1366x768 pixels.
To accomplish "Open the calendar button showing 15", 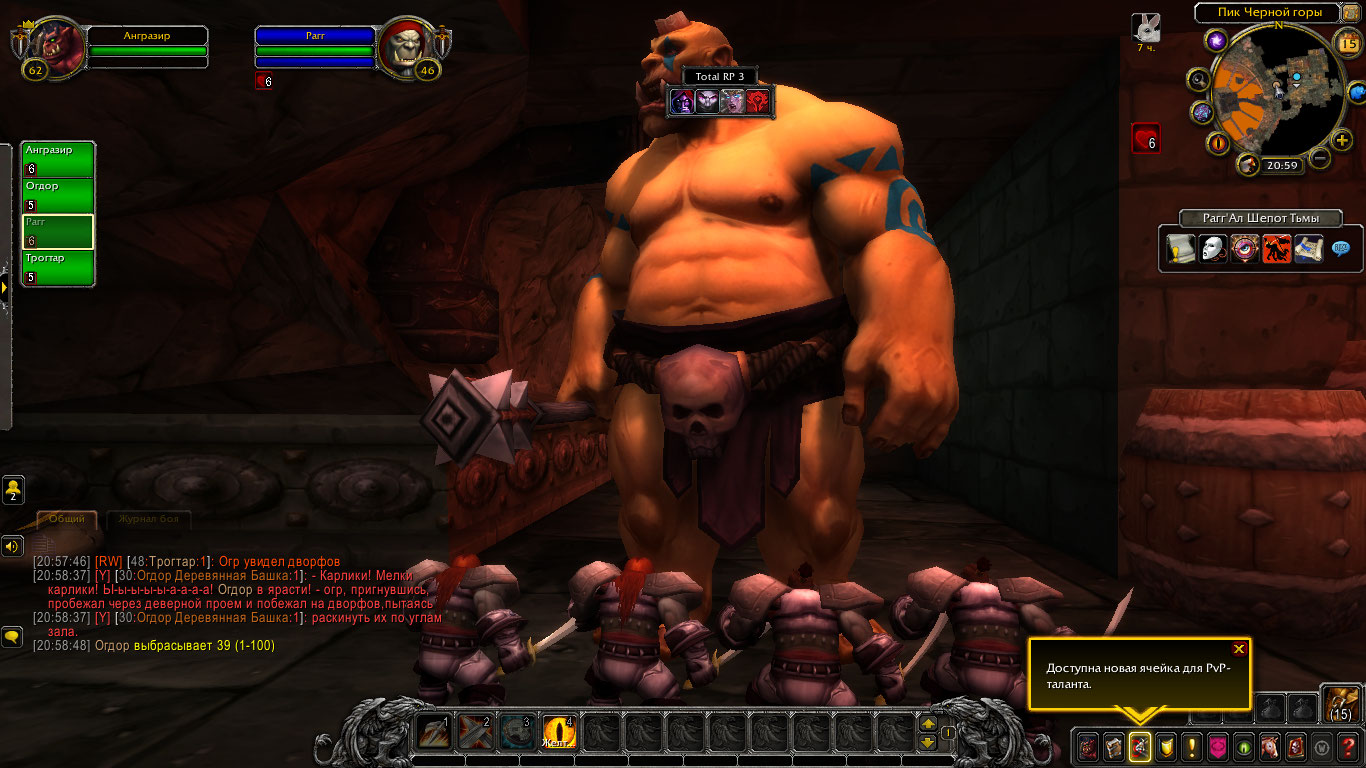I will coord(1347,42).
